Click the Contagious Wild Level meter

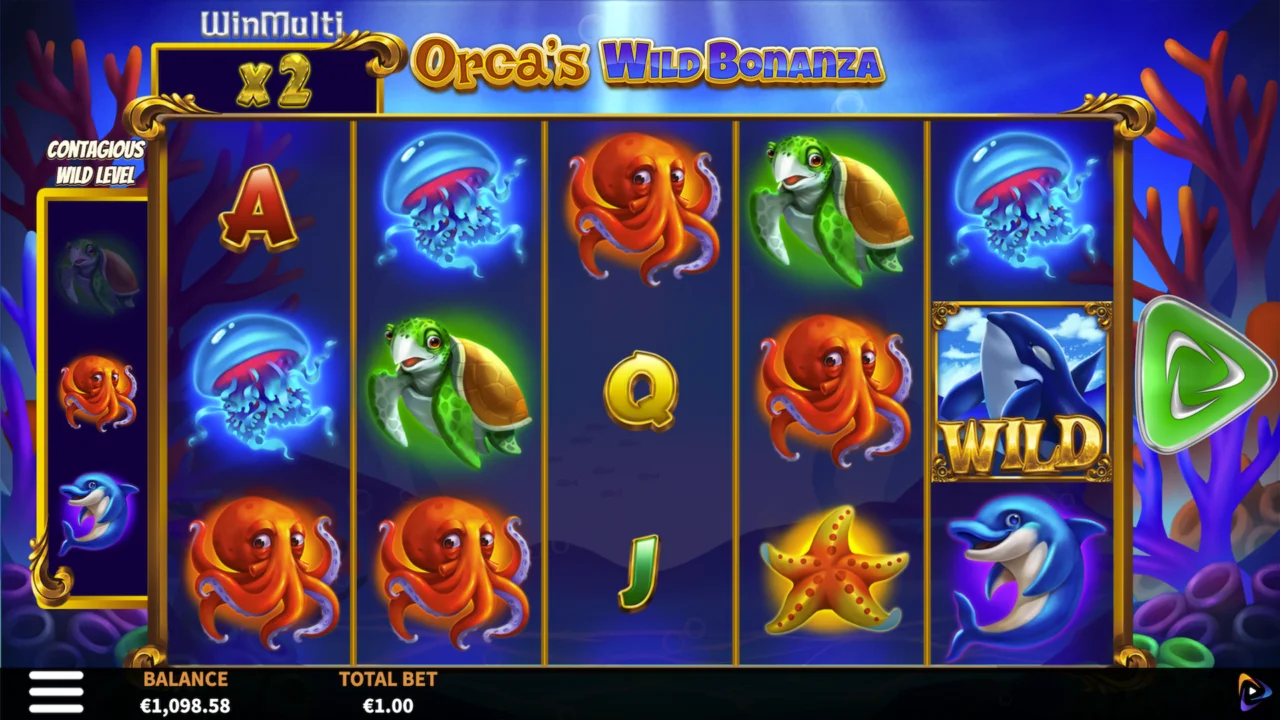96,400
